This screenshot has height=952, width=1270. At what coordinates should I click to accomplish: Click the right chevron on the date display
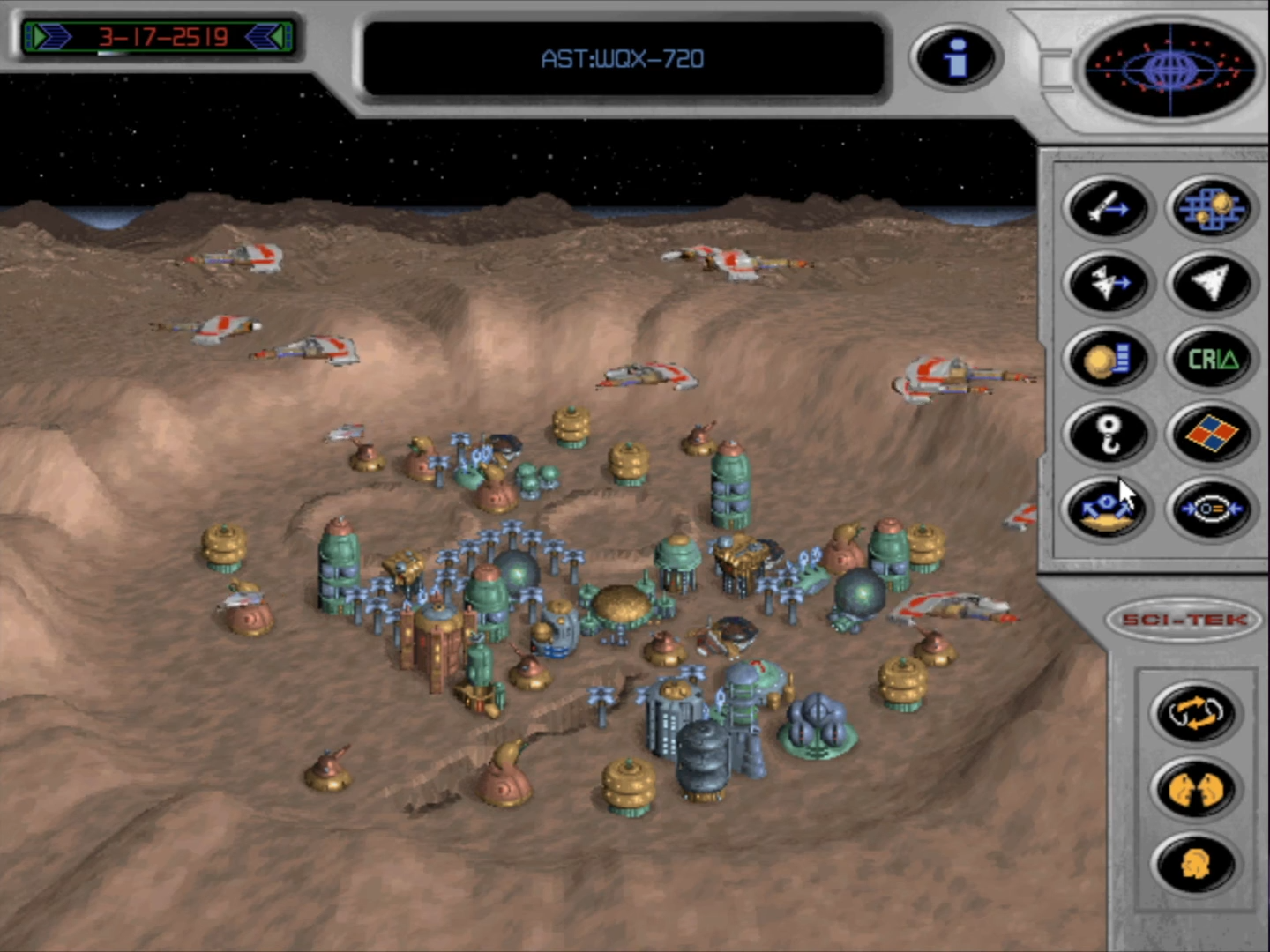coord(265,37)
